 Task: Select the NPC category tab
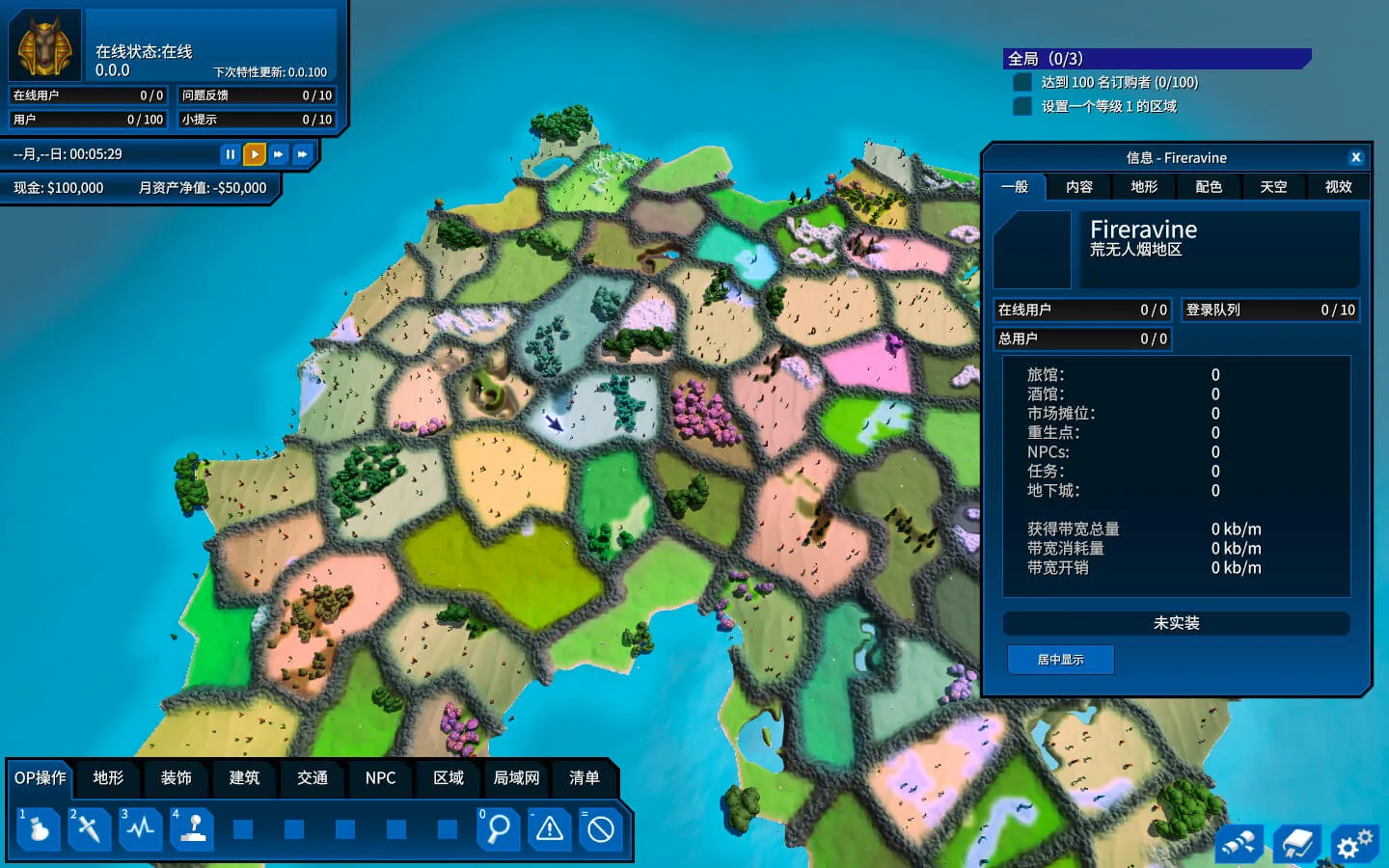click(x=380, y=778)
